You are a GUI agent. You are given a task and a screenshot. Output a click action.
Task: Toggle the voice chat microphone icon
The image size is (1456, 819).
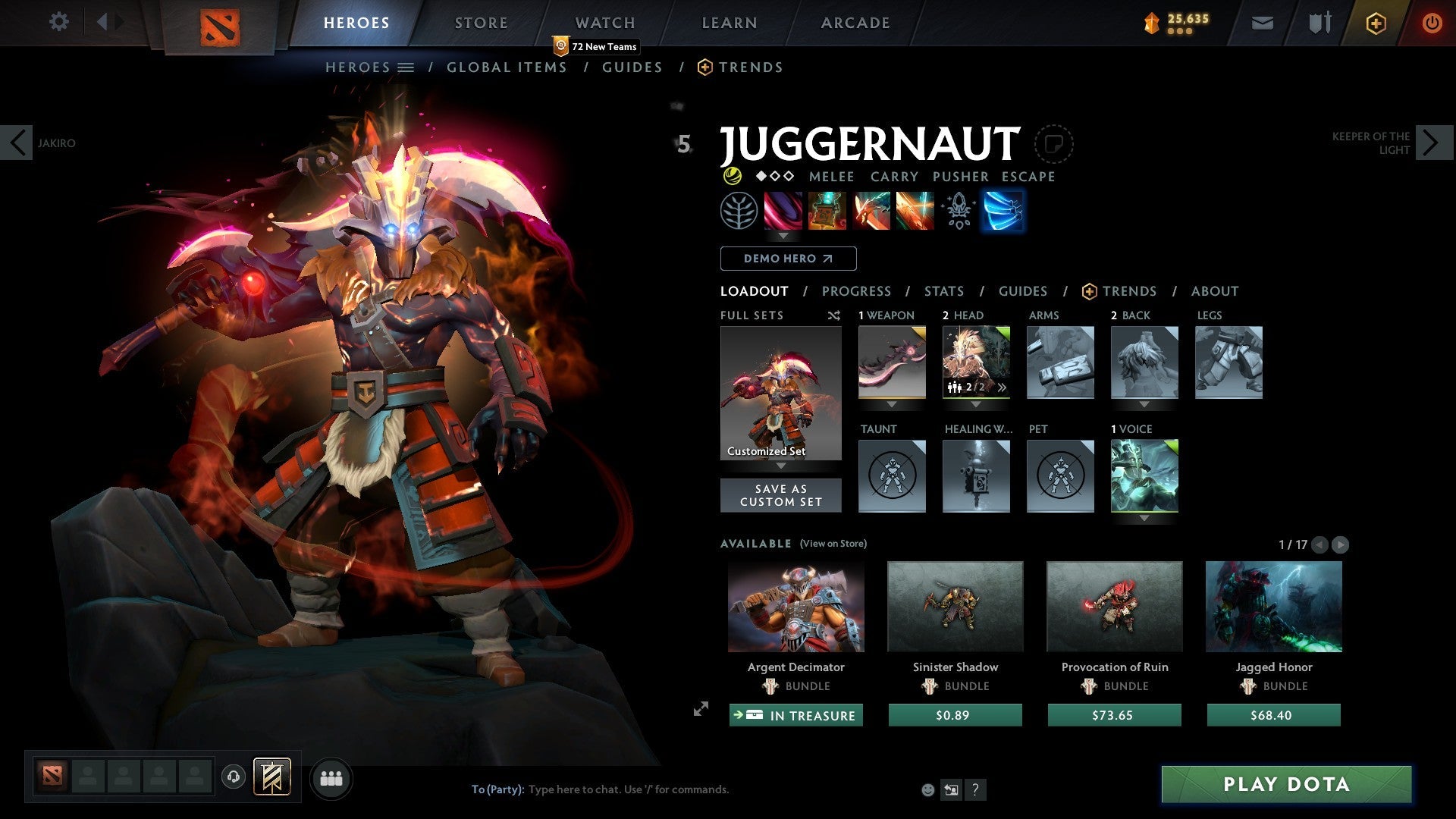point(233,778)
